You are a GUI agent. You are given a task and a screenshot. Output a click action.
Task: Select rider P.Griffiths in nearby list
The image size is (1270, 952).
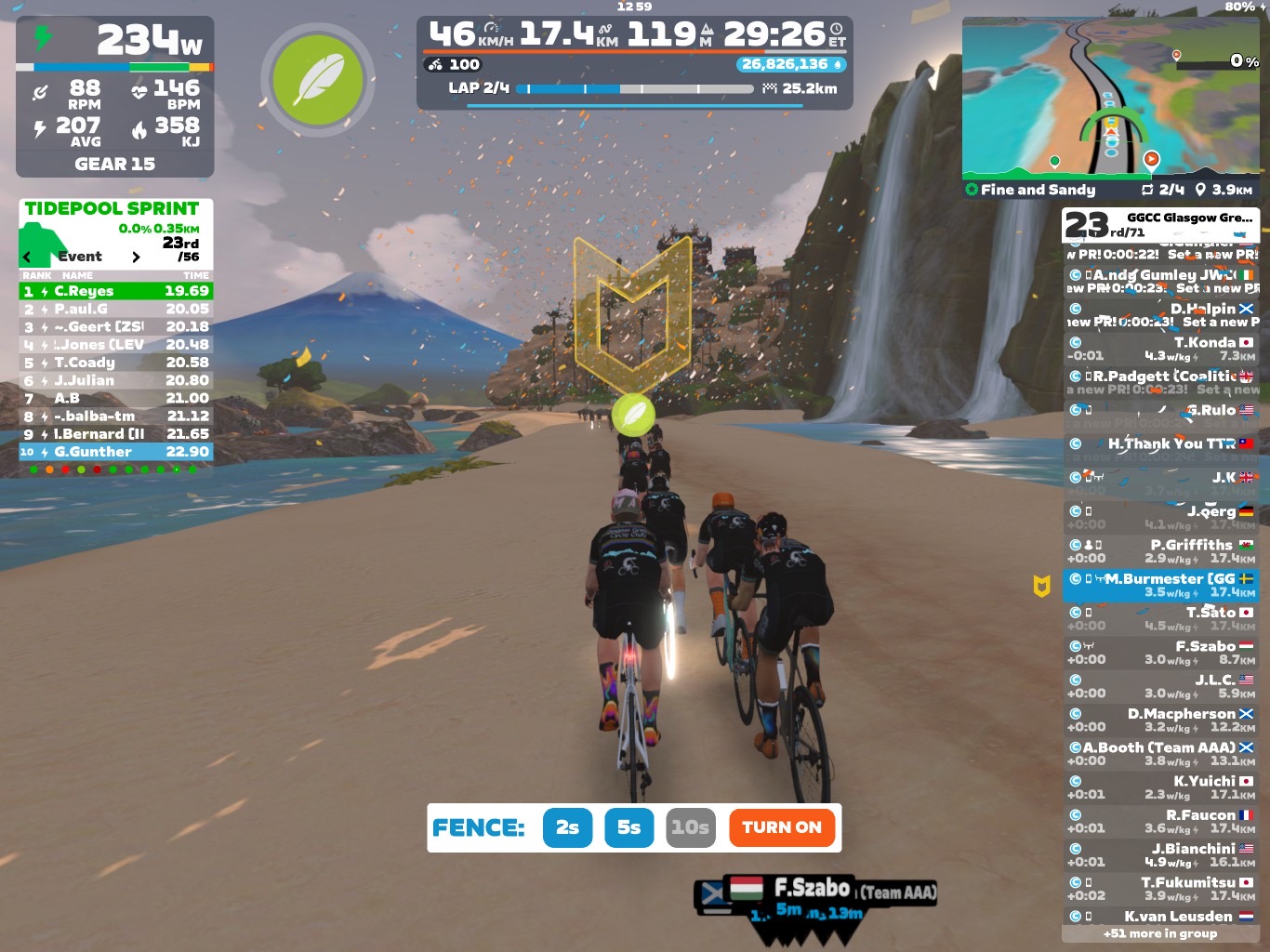[x=1160, y=551]
